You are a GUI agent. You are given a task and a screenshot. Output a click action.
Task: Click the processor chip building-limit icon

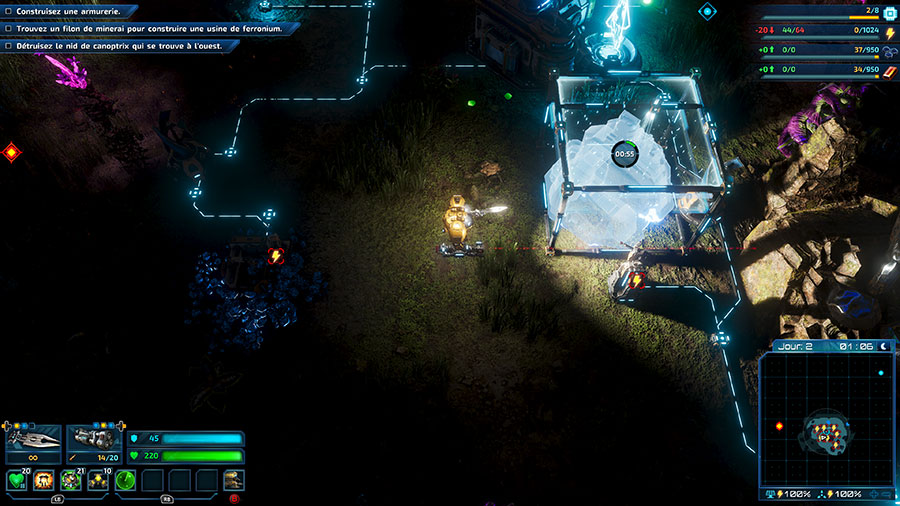pyautogui.click(x=890, y=12)
